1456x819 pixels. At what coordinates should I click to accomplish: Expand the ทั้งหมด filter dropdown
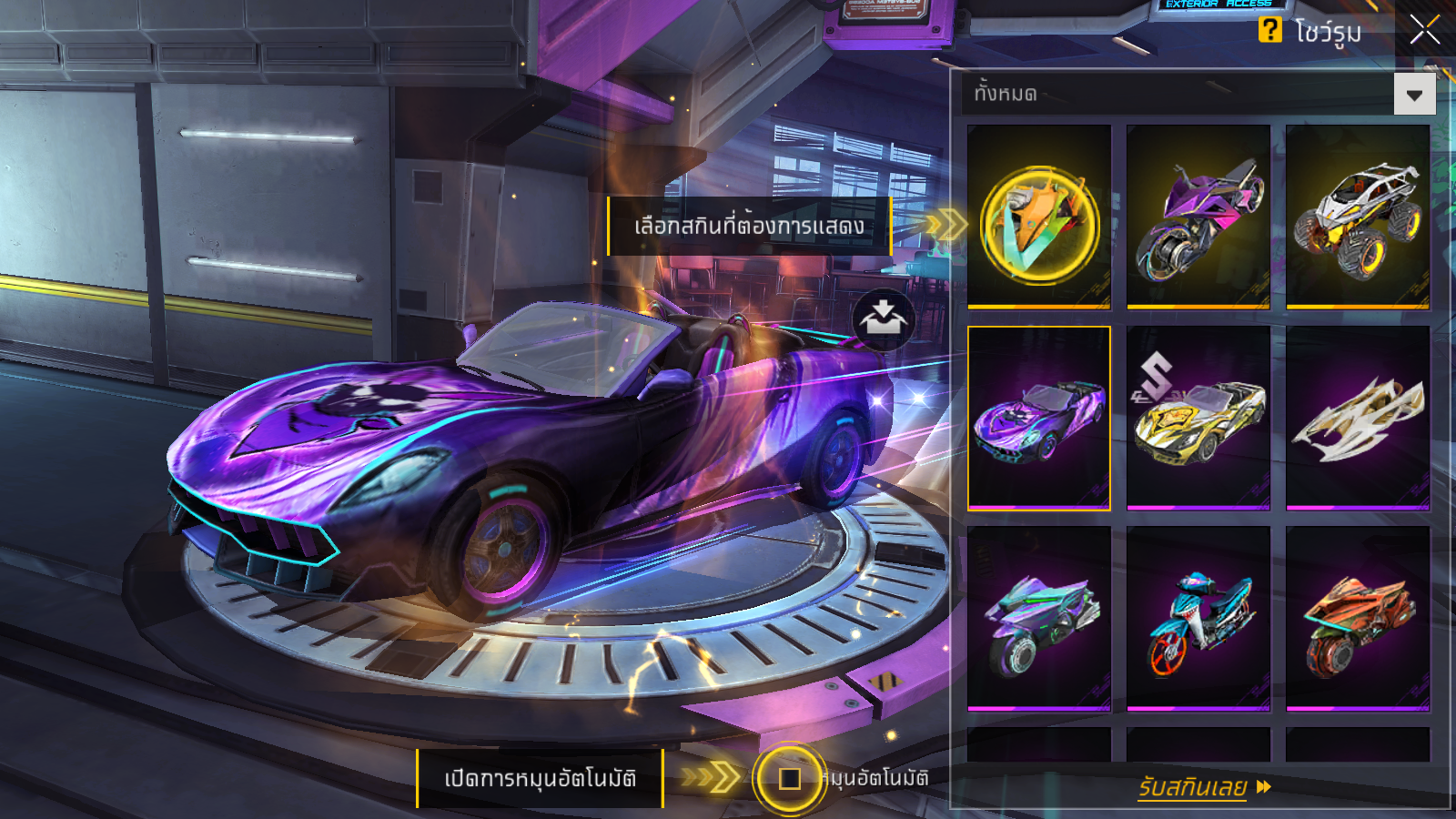pos(1414,95)
